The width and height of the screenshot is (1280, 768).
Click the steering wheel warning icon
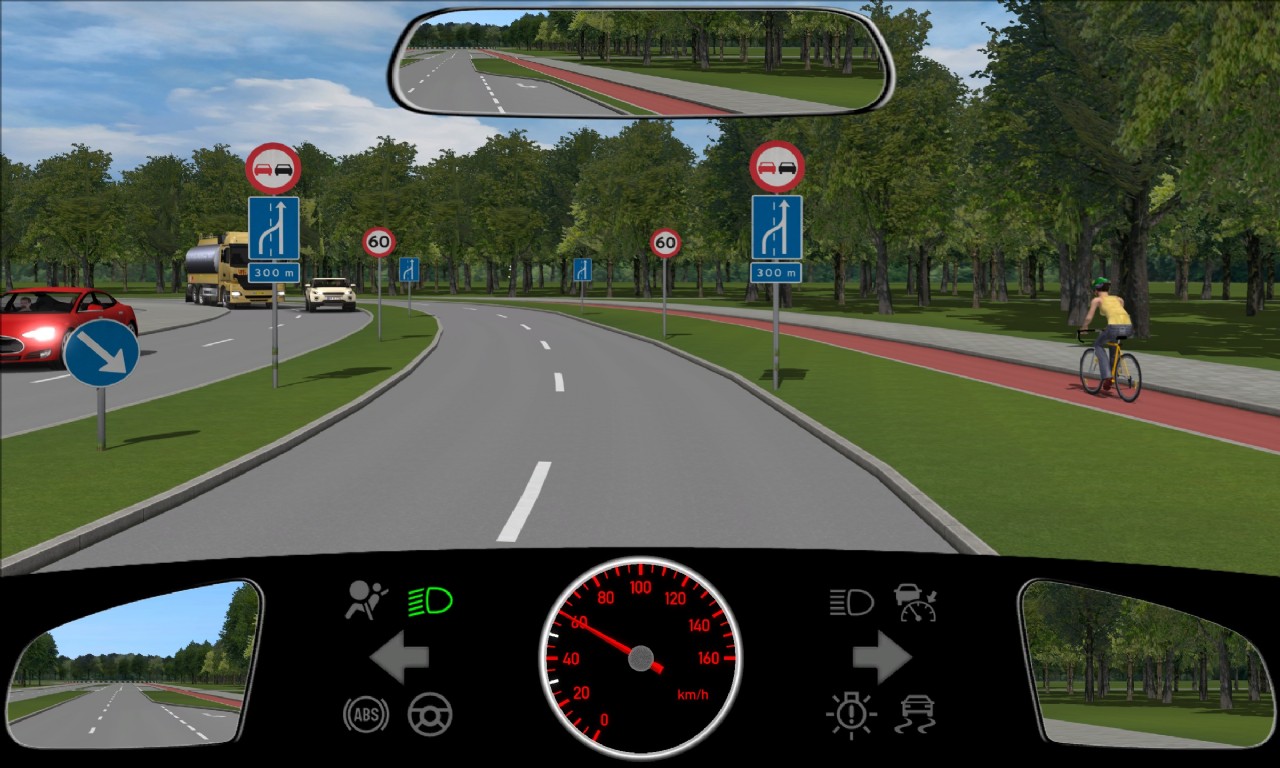pyautogui.click(x=430, y=714)
